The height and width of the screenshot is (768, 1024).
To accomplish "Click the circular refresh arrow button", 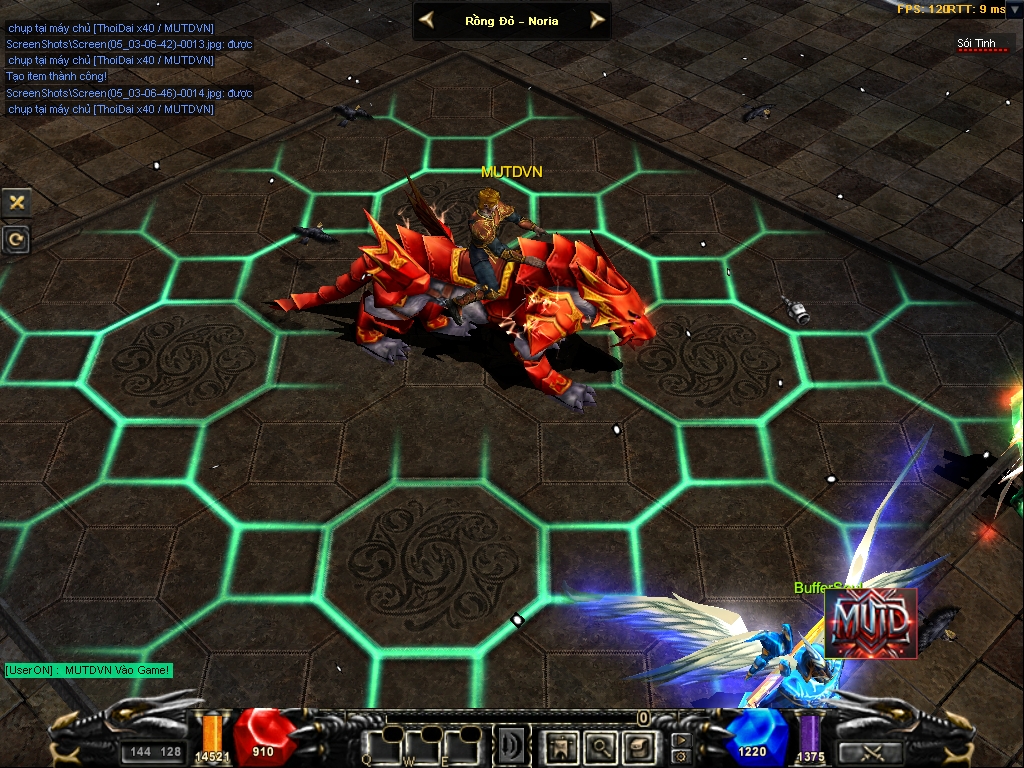I will click(x=16, y=239).
